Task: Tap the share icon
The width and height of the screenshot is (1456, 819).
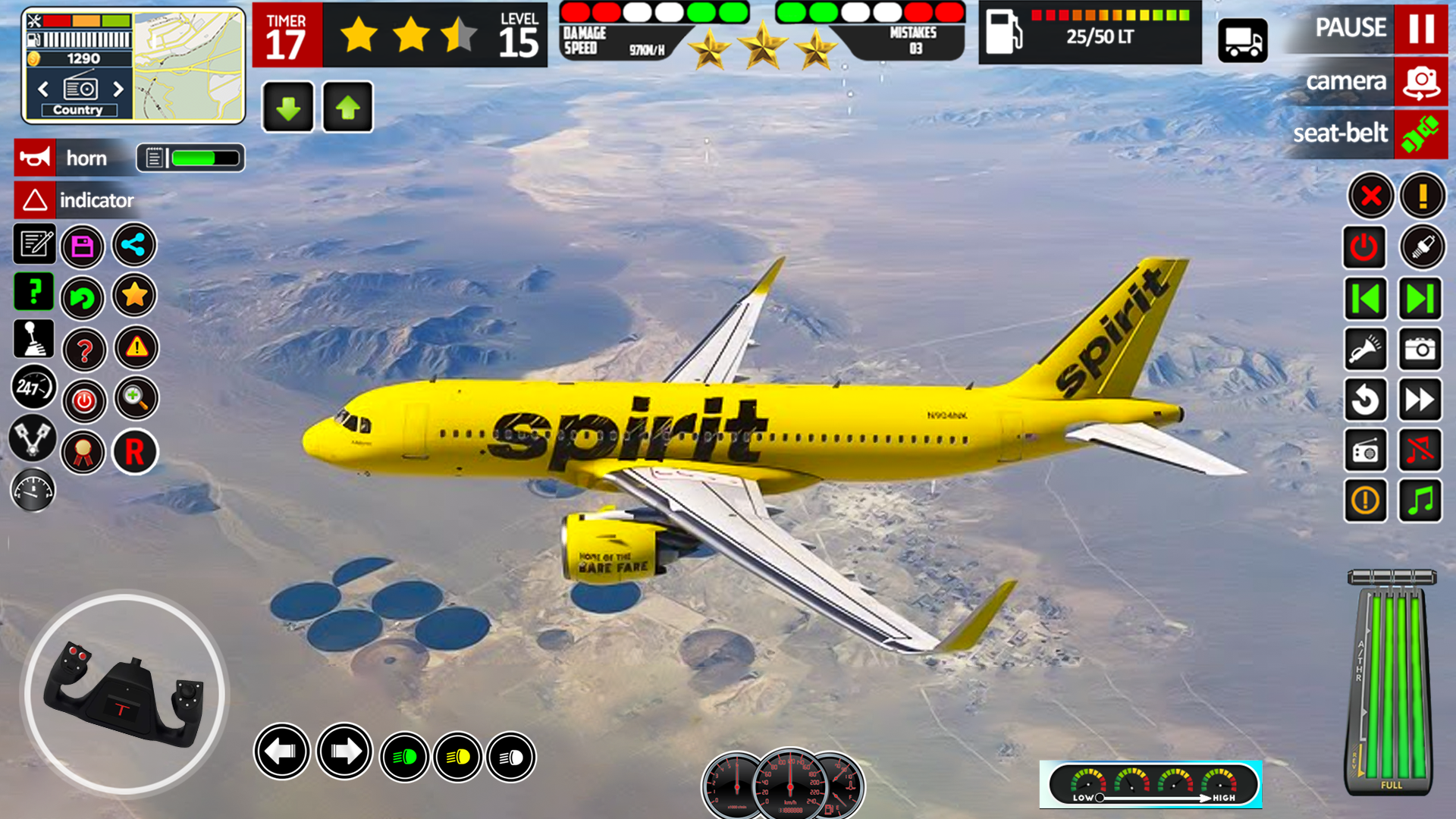Action: 134,245
